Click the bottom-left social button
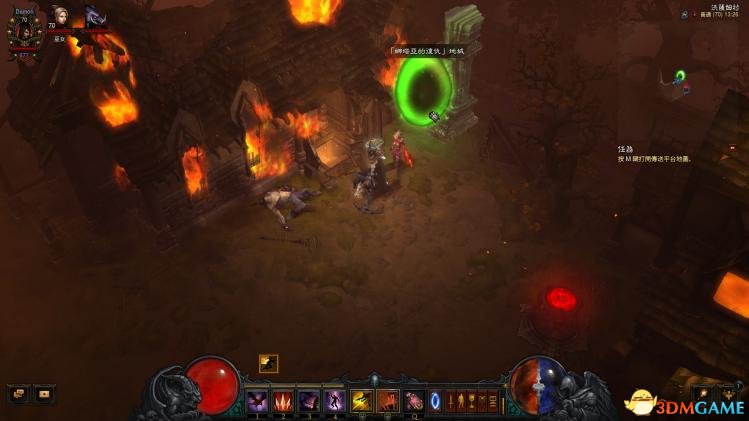 click(x=44, y=394)
